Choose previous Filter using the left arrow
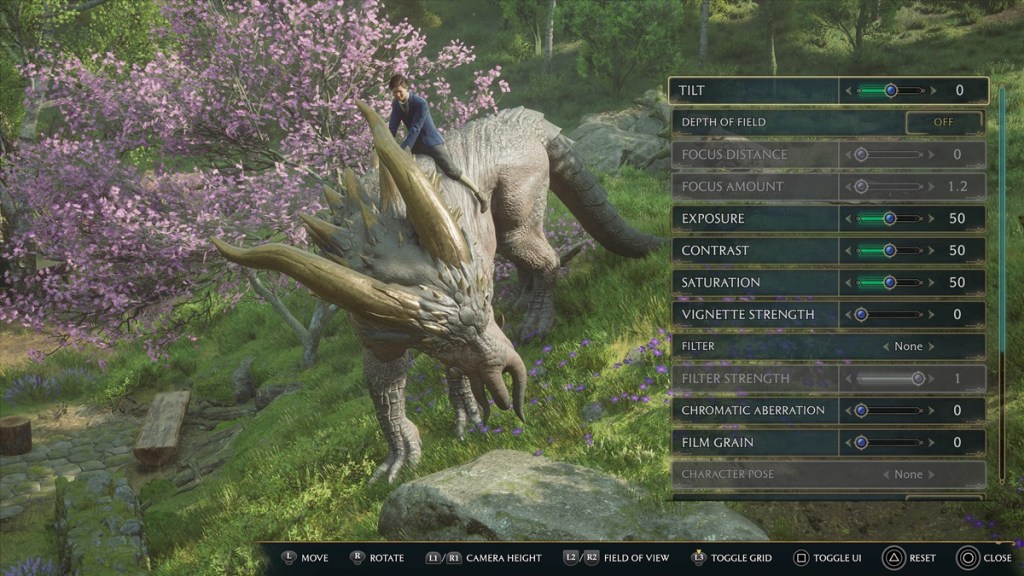 click(x=885, y=346)
